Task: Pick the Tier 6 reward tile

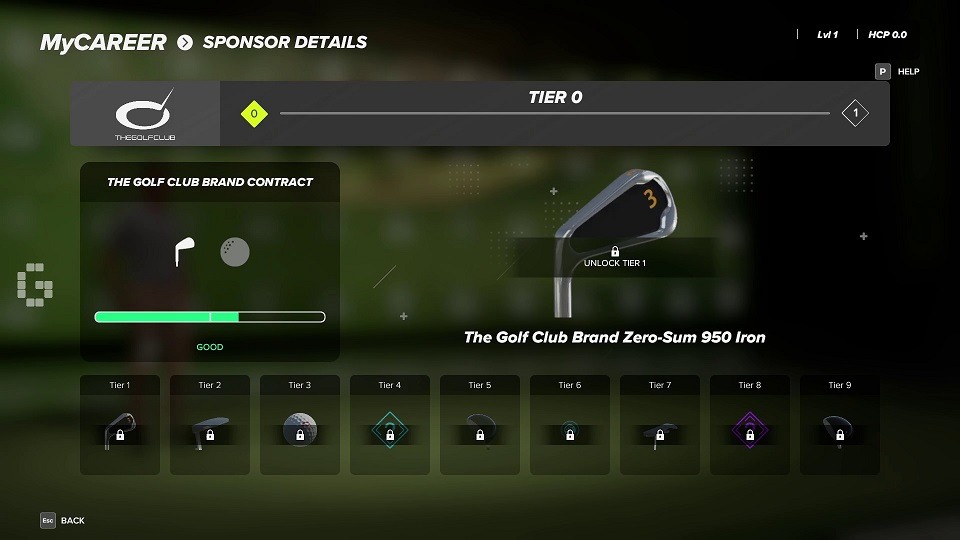Action: coord(570,425)
